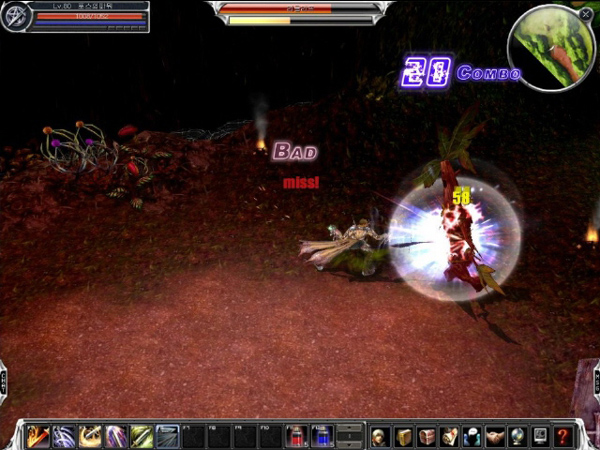This screenshot has width=600, height=450.
Task: Use the white whirlwind slash skill
Action: pyautogui.click(x=64, y=436)
